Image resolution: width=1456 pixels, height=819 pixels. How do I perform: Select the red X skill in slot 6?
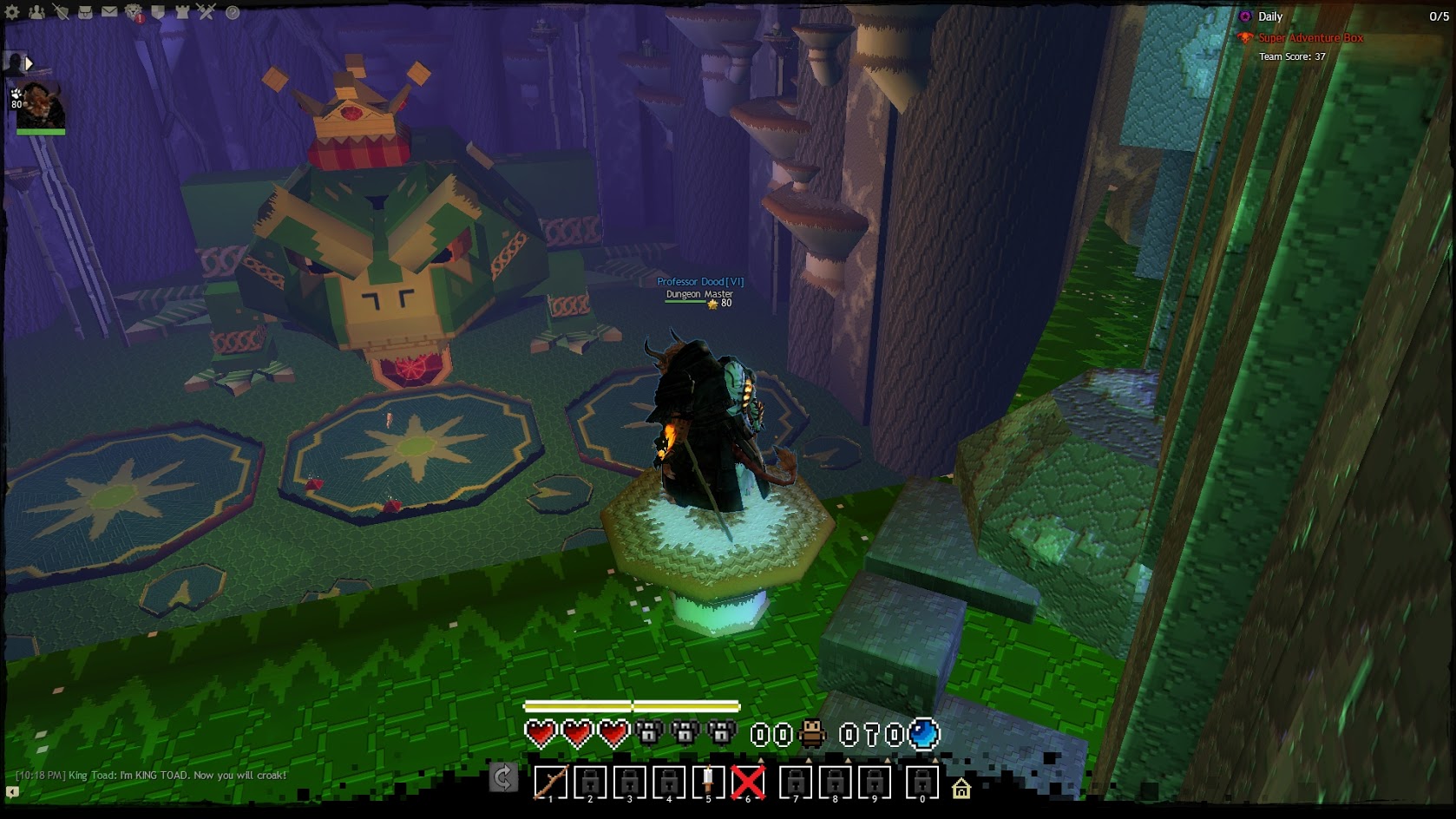748,783
